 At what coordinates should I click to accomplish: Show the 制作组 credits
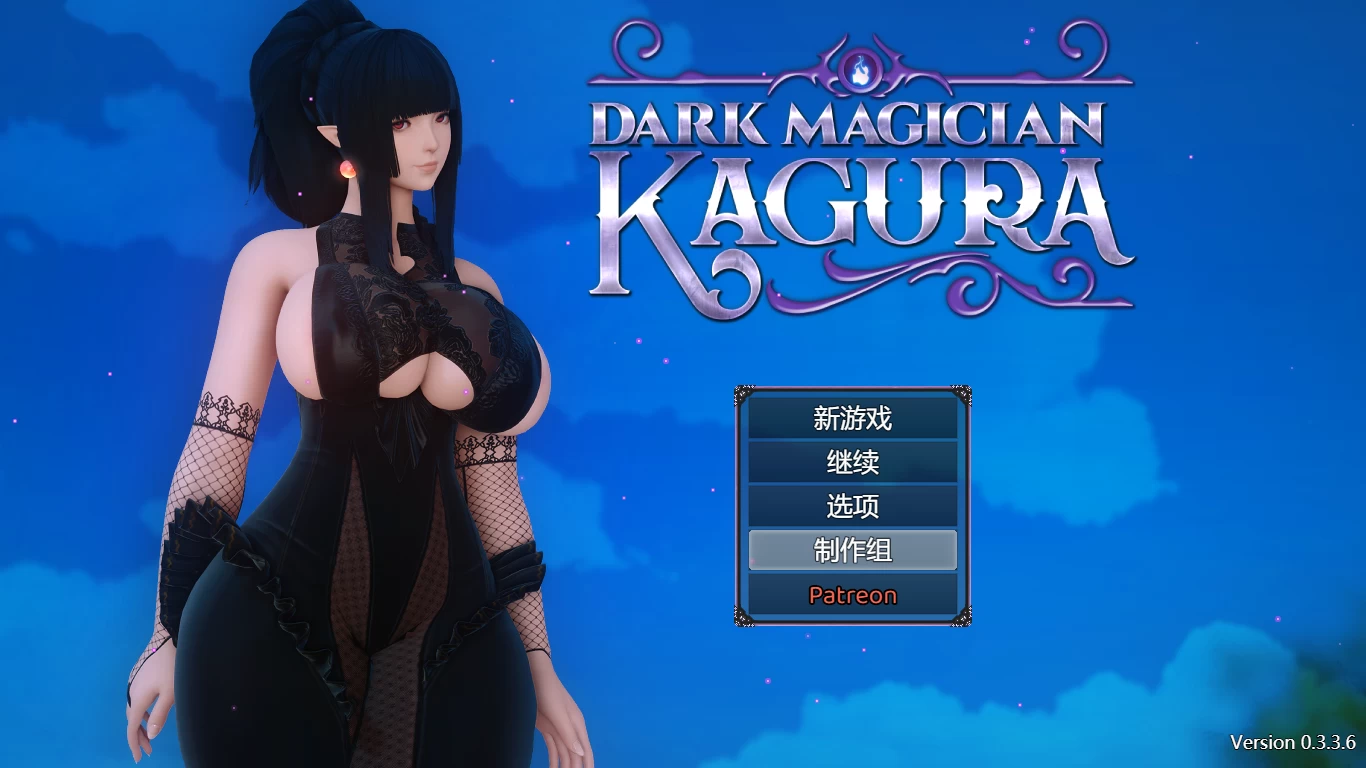(852, 550)
